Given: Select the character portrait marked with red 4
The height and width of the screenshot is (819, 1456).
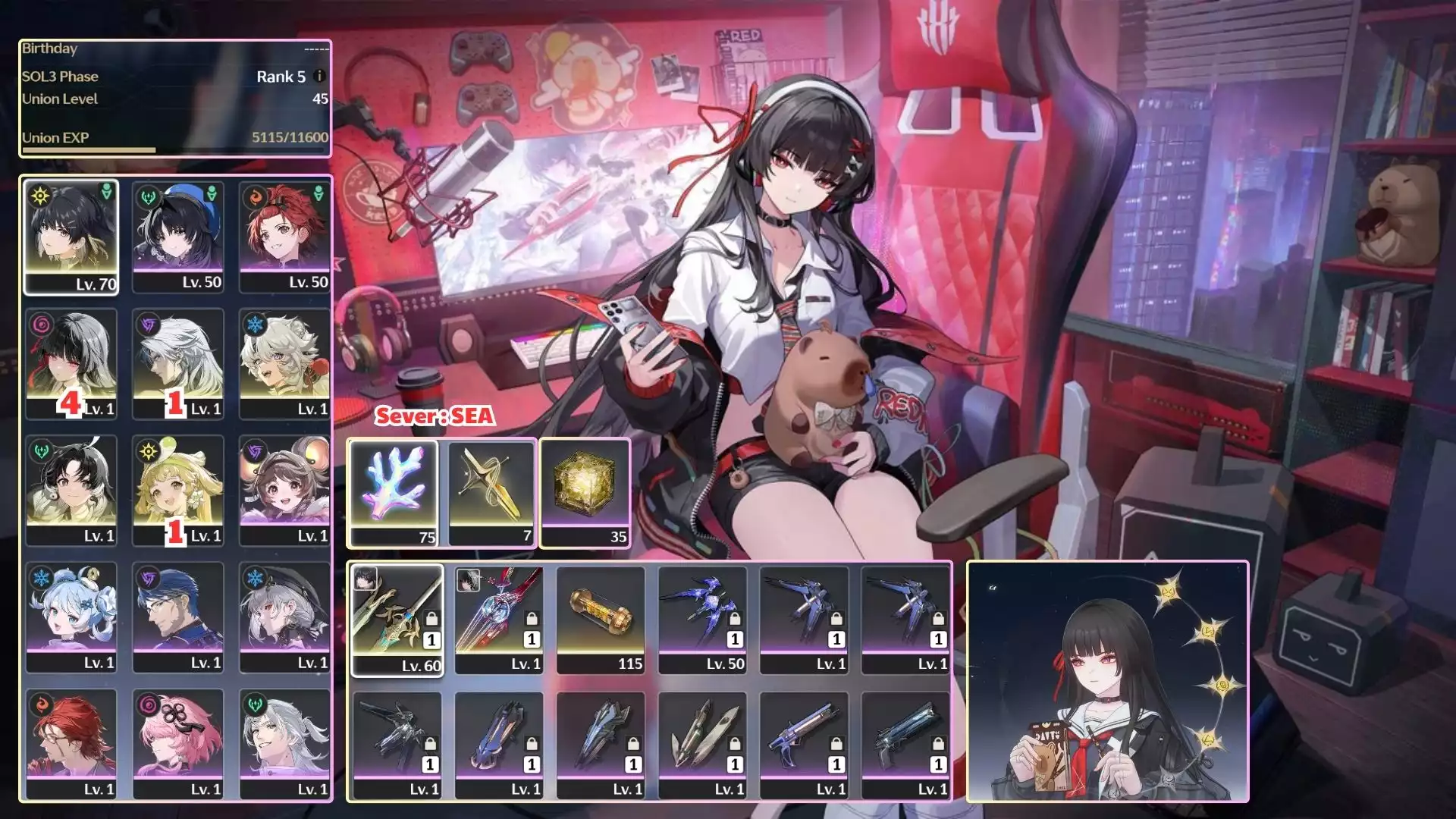Looking at the screenshot, I should pyautogui.click(x=71, y=364).
